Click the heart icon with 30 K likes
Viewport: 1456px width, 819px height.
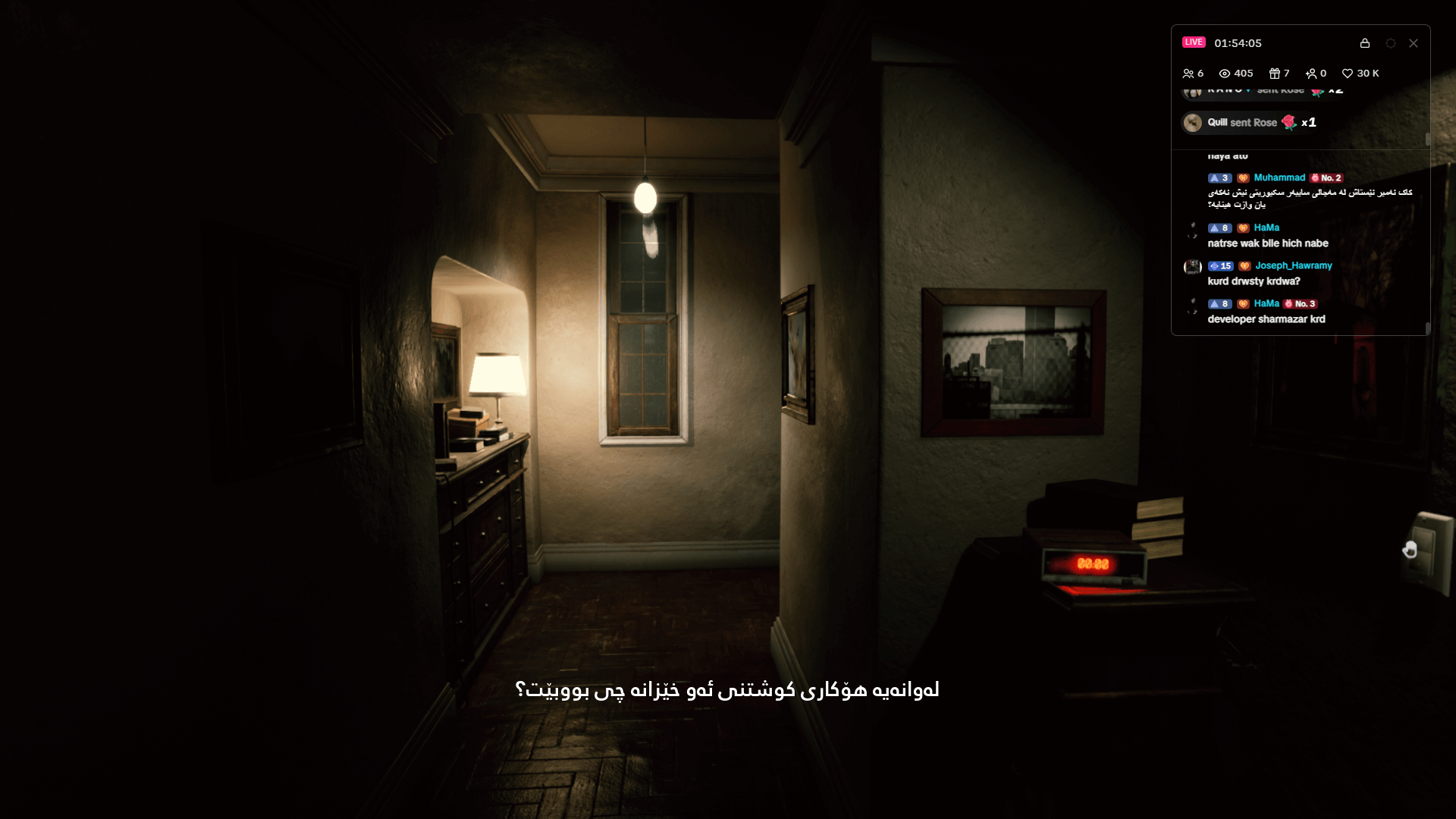tap(1348, 74)
